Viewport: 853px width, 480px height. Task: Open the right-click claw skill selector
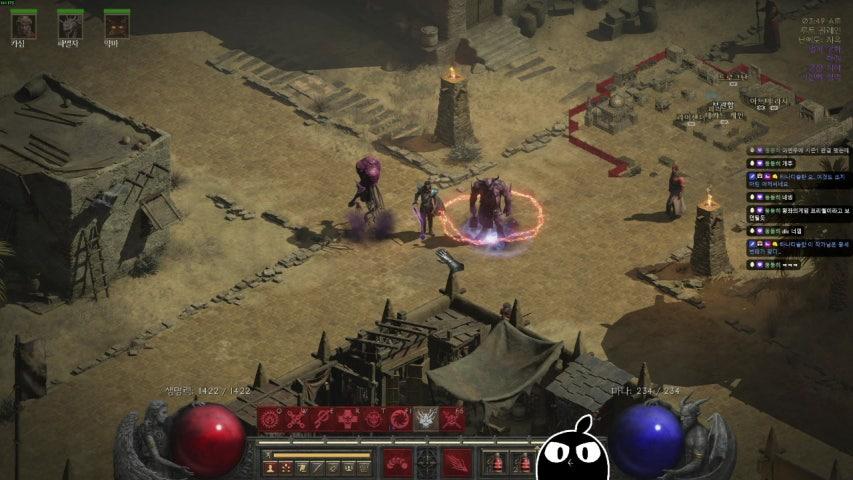pyautogui.click(x=456, y=463)
